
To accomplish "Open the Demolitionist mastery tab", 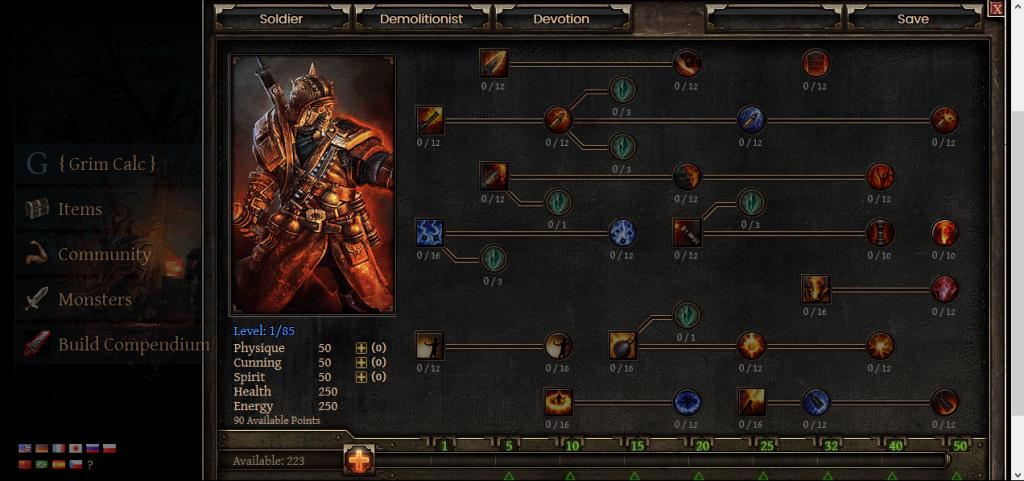I will (421, 19).
